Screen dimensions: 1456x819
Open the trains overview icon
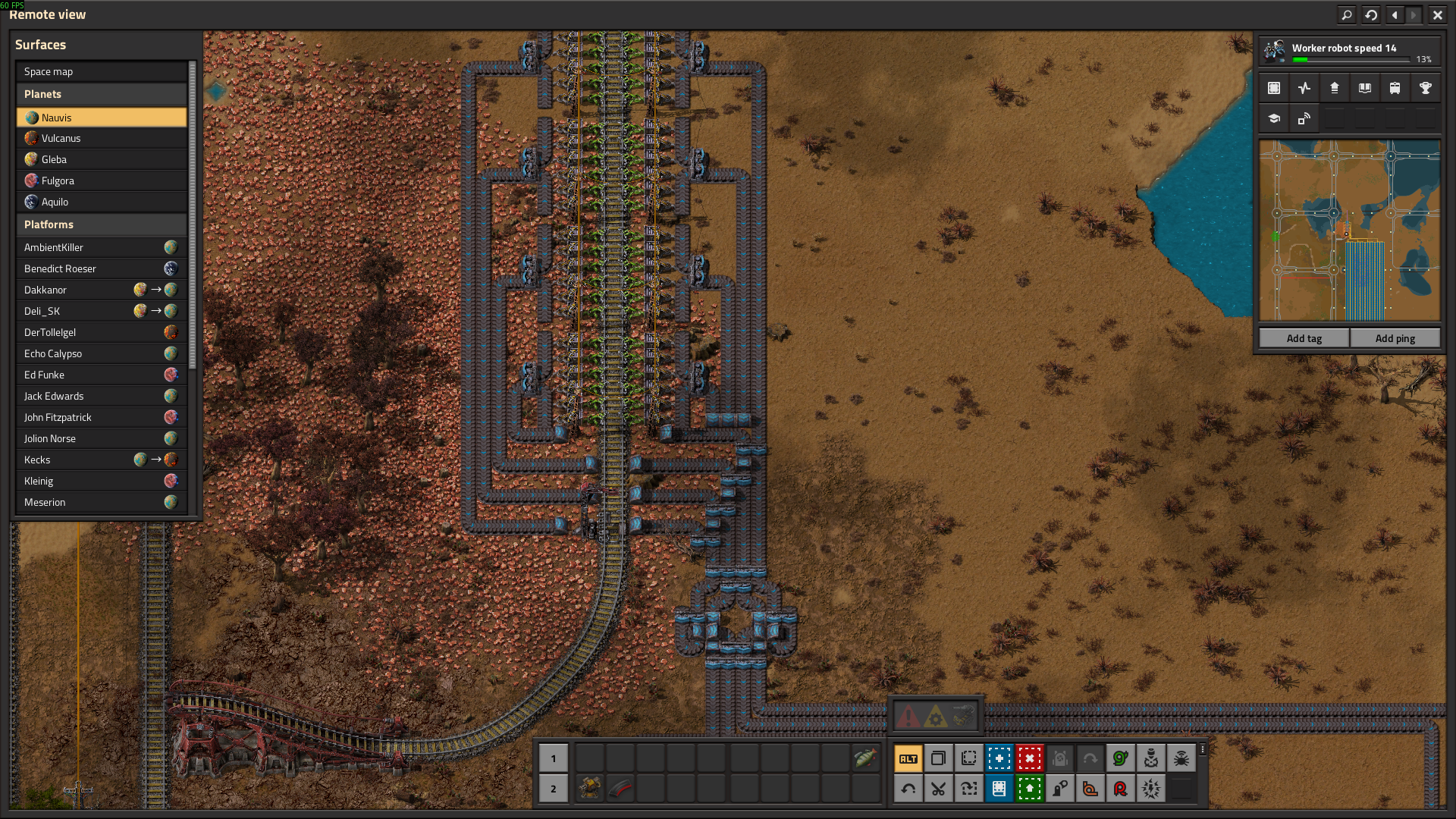(1395, 88)
